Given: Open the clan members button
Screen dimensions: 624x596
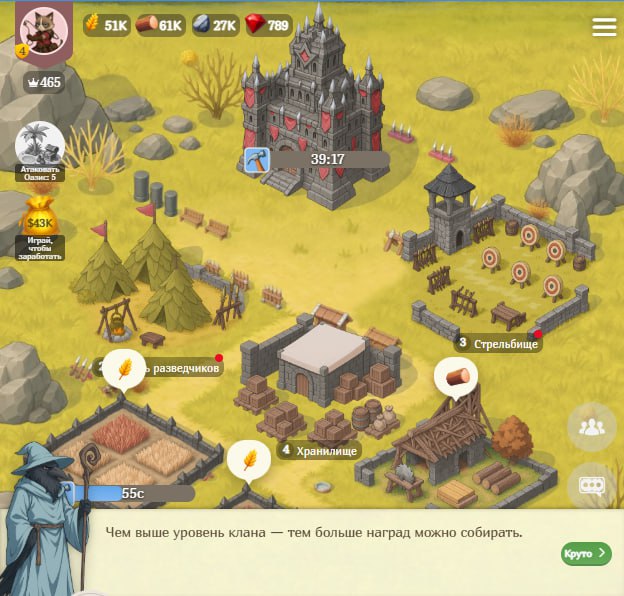Looking at the screenshot, I should pyautogui.click(x=591, y=427).
